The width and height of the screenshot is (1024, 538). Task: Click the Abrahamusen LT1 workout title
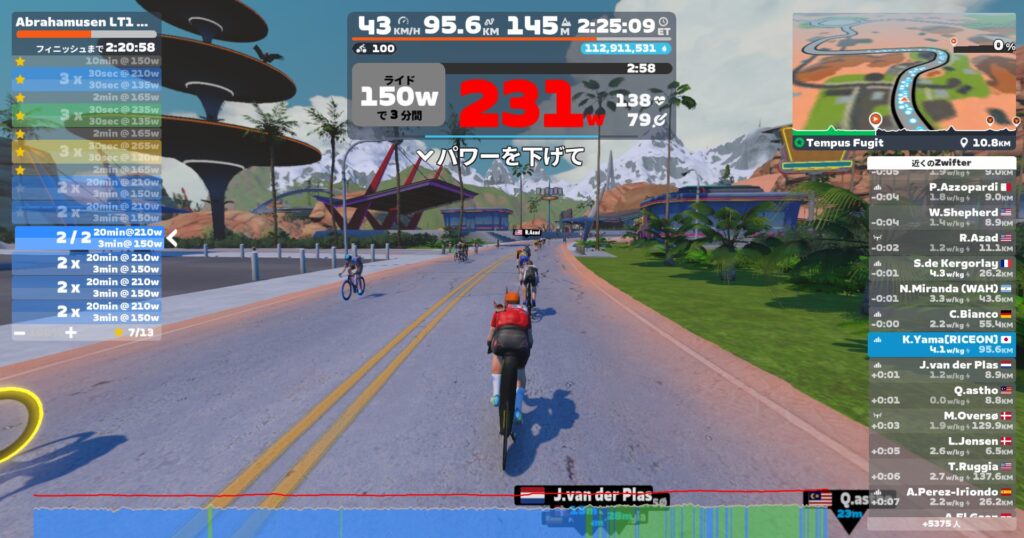[84, 21]
